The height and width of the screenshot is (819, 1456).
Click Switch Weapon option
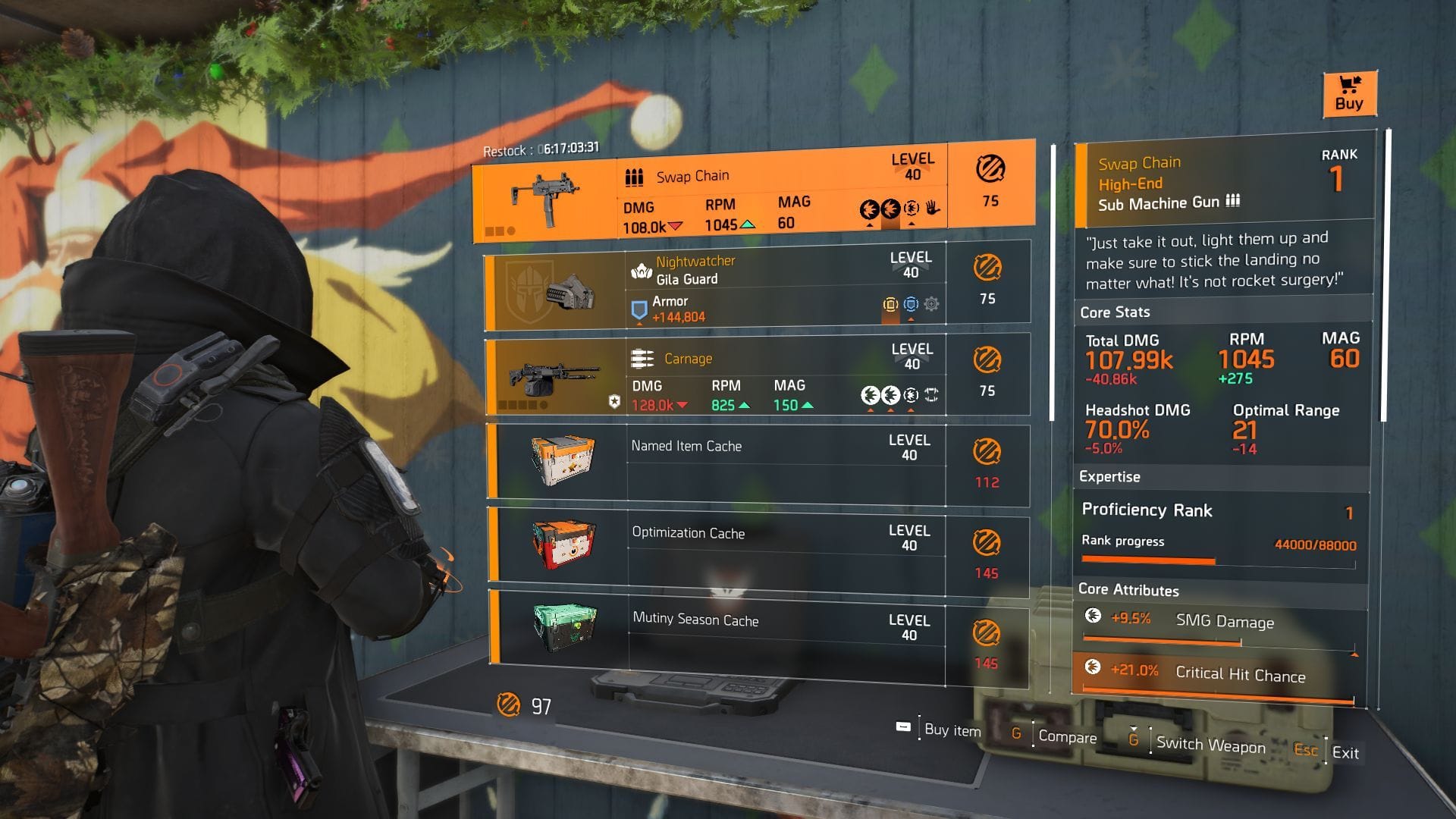(x=1210, y=745)
